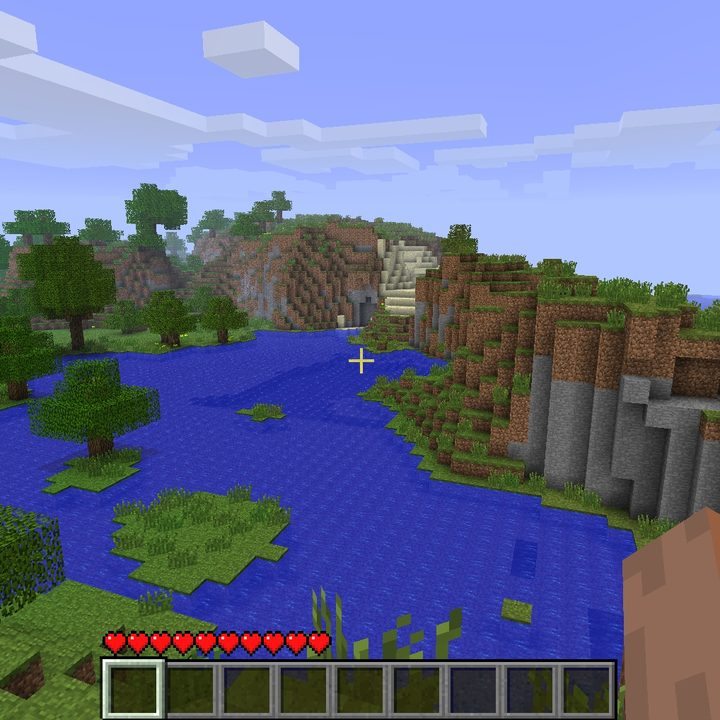
Task: Select the highlighted hotbar slot
Action: (x=133, y=689)
